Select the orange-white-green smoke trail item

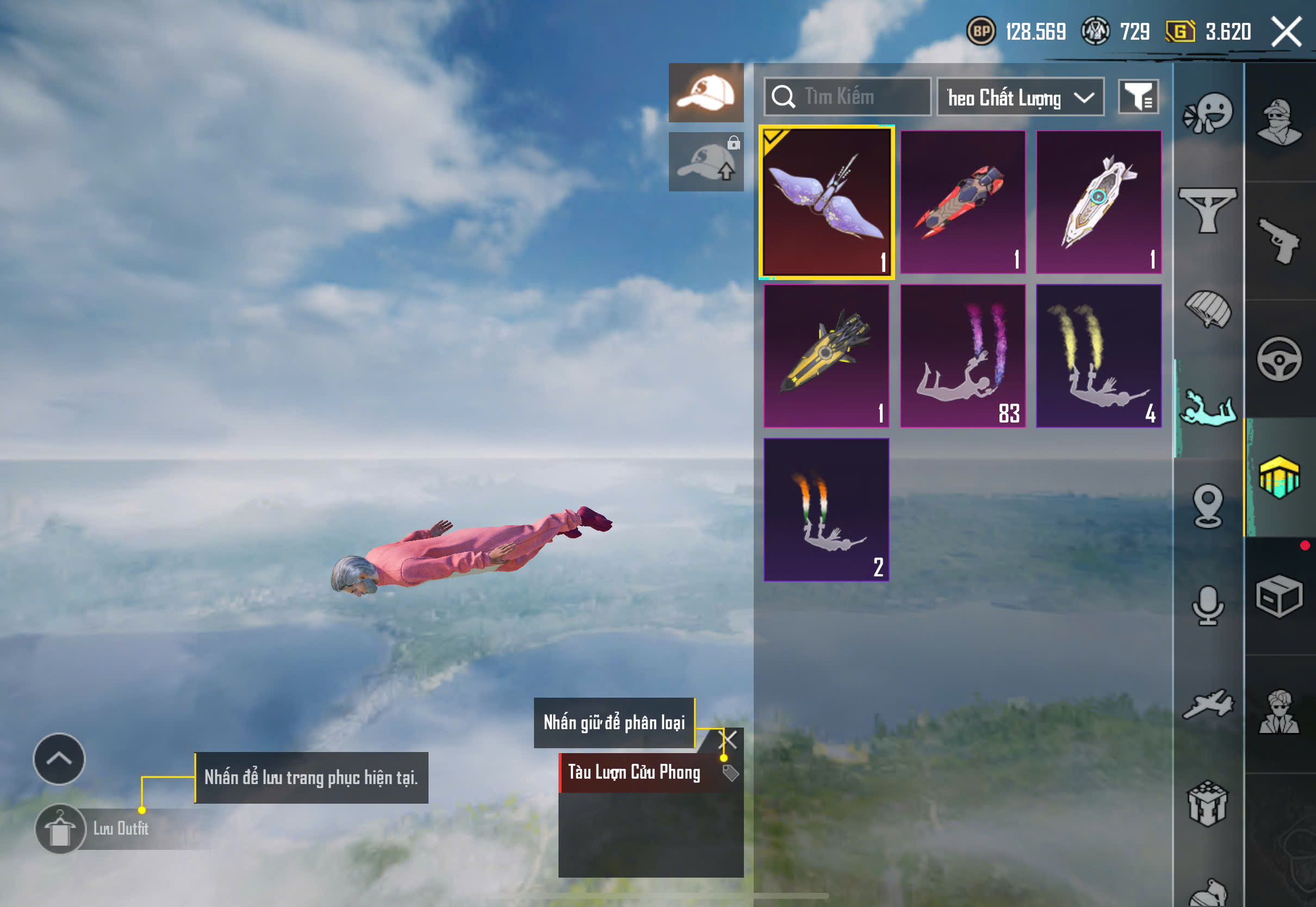[x=827, y=509]
